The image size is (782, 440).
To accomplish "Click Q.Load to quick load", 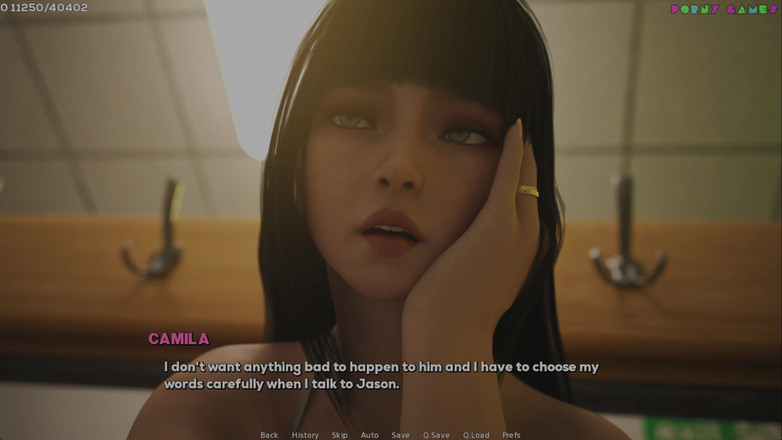I will coord(476,435).
